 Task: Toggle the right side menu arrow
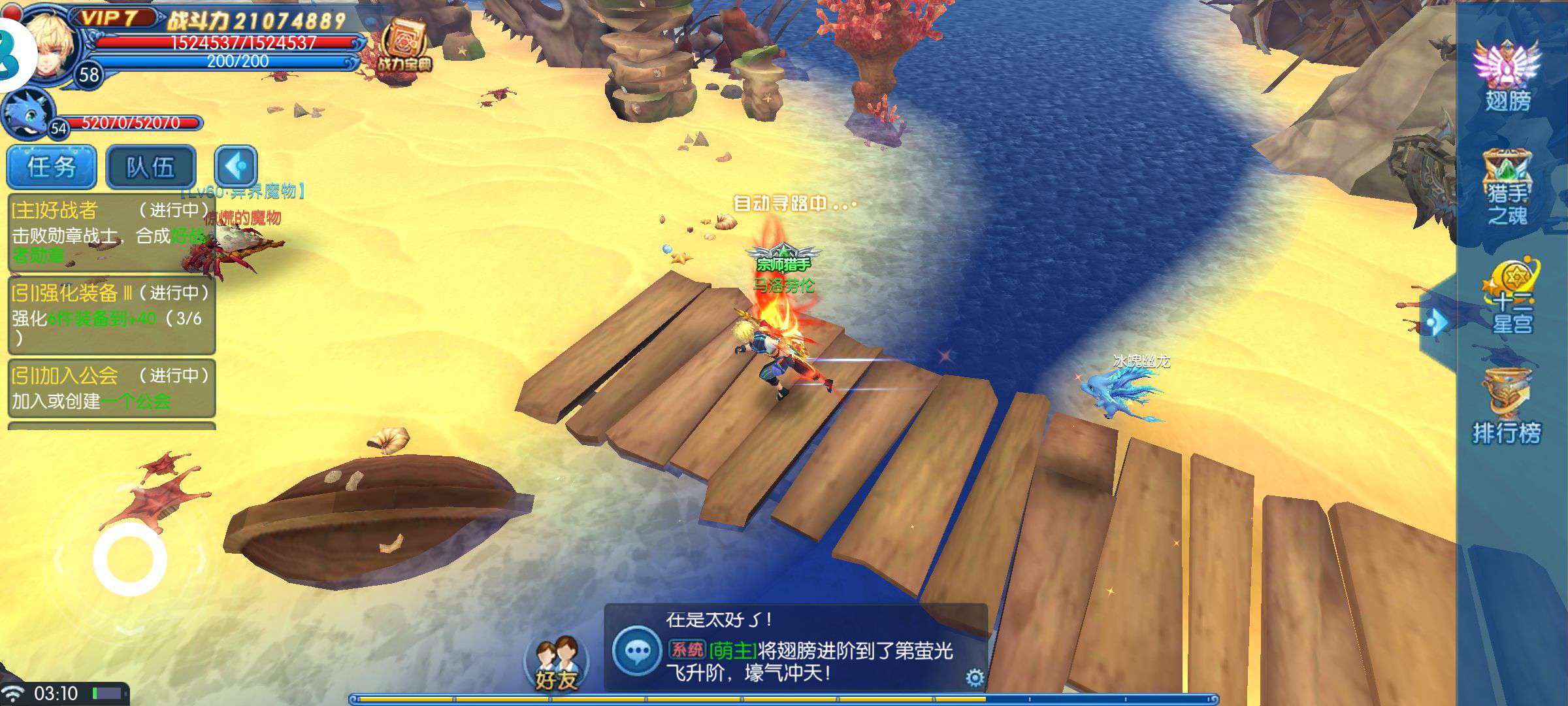point(1437,322)
